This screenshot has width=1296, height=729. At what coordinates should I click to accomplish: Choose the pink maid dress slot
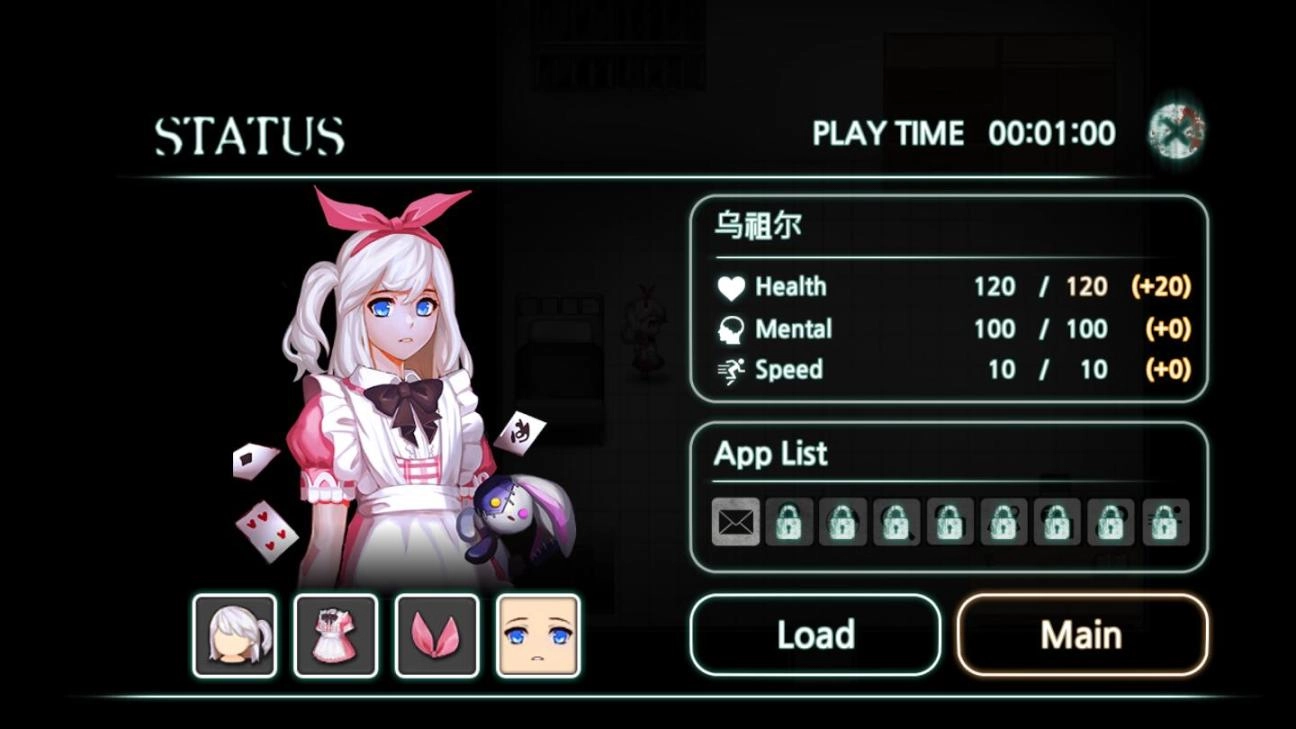click(336, 636)
